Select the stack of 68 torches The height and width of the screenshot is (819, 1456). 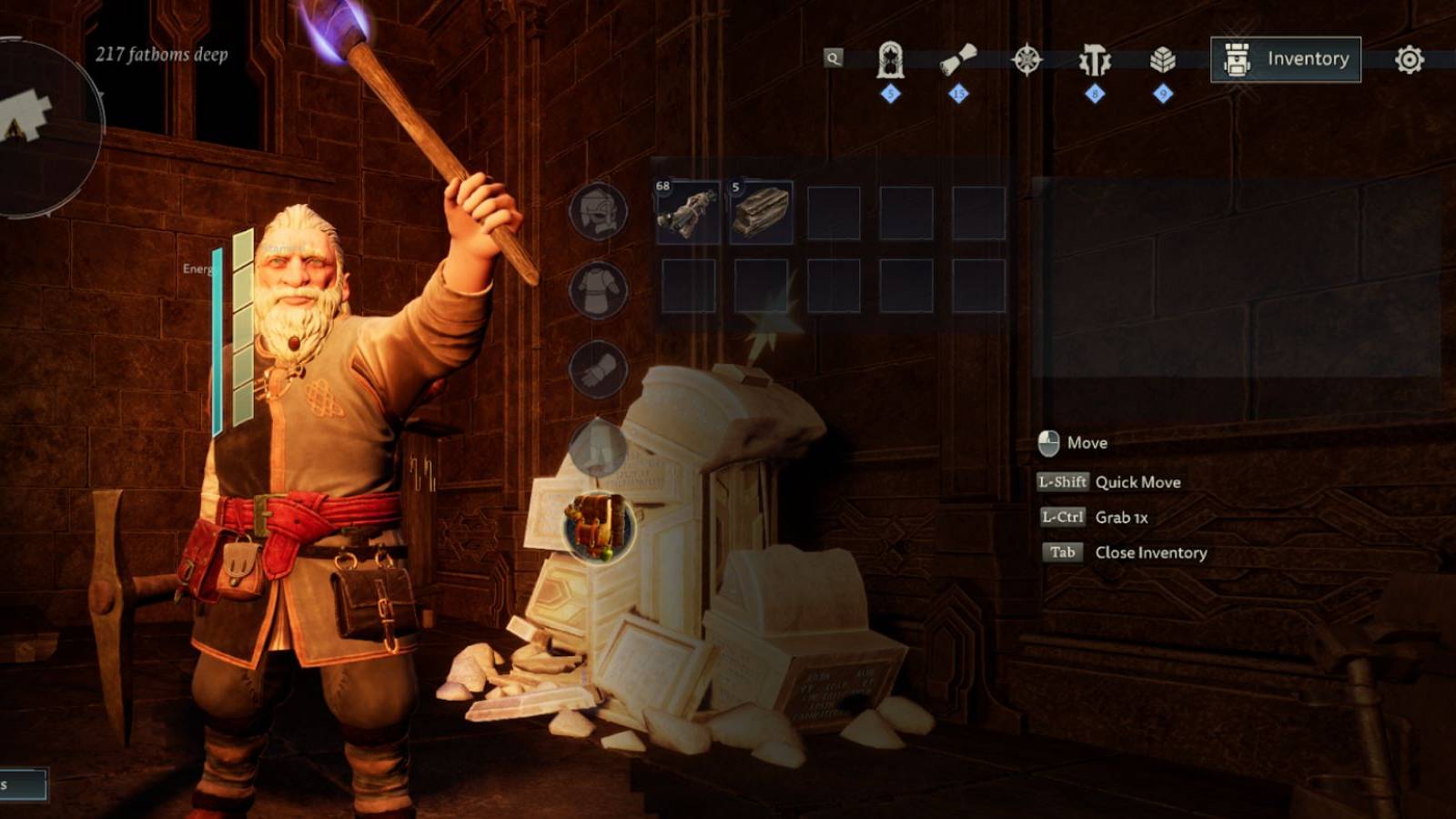[690, 211]
